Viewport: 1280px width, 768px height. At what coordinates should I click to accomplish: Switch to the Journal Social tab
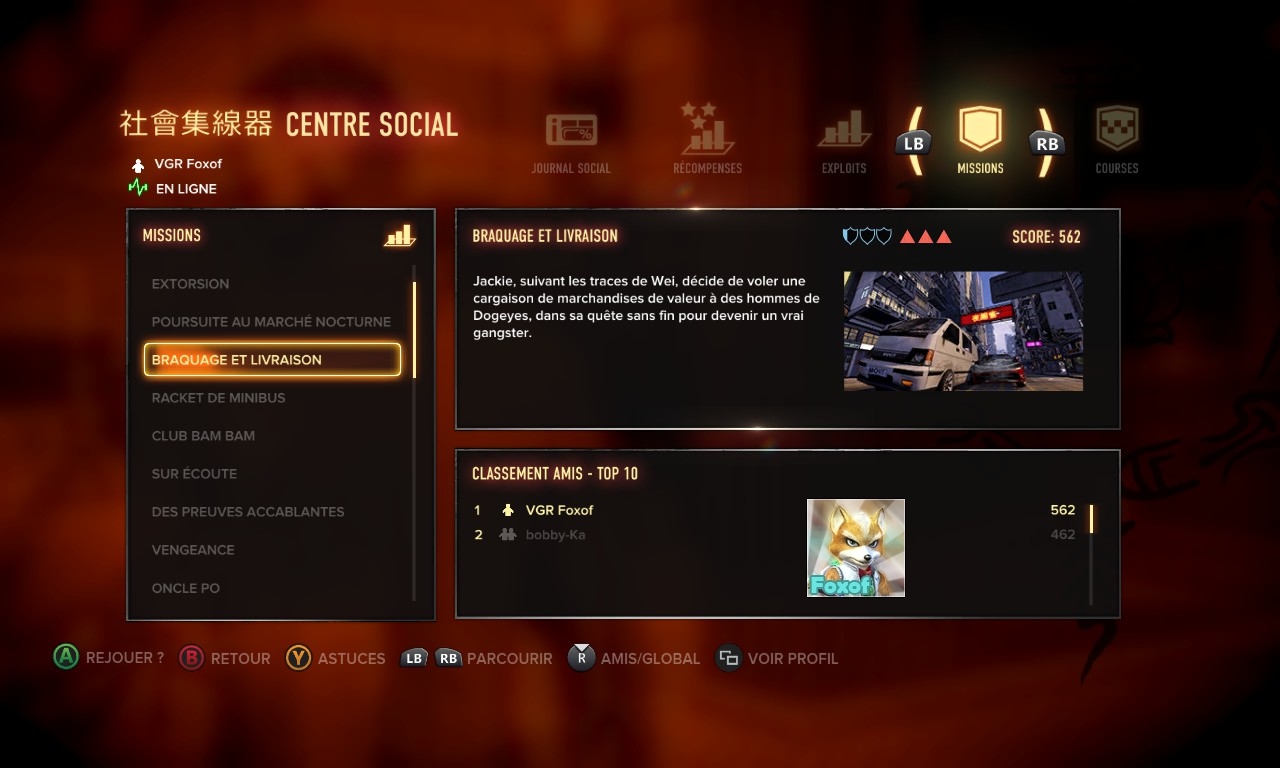pyautogui.click(x=571, y=142)
